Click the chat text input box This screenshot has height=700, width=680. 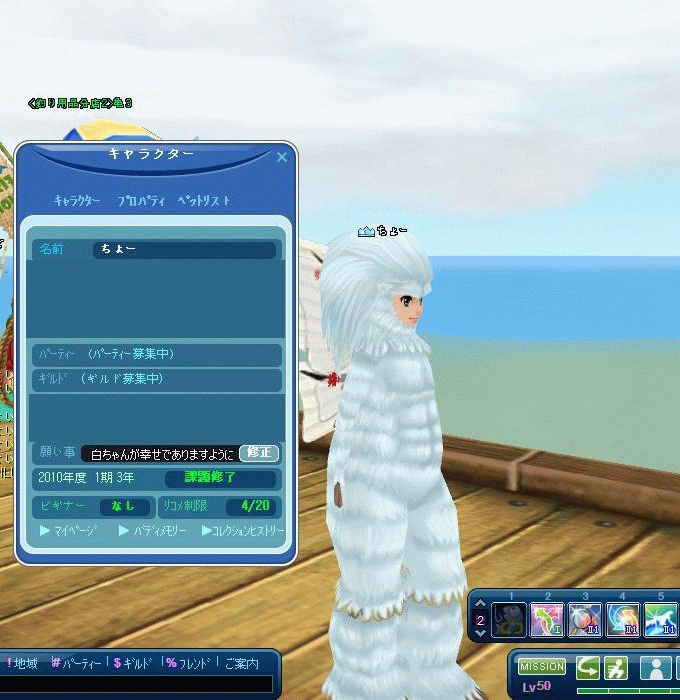pos(136,684)
